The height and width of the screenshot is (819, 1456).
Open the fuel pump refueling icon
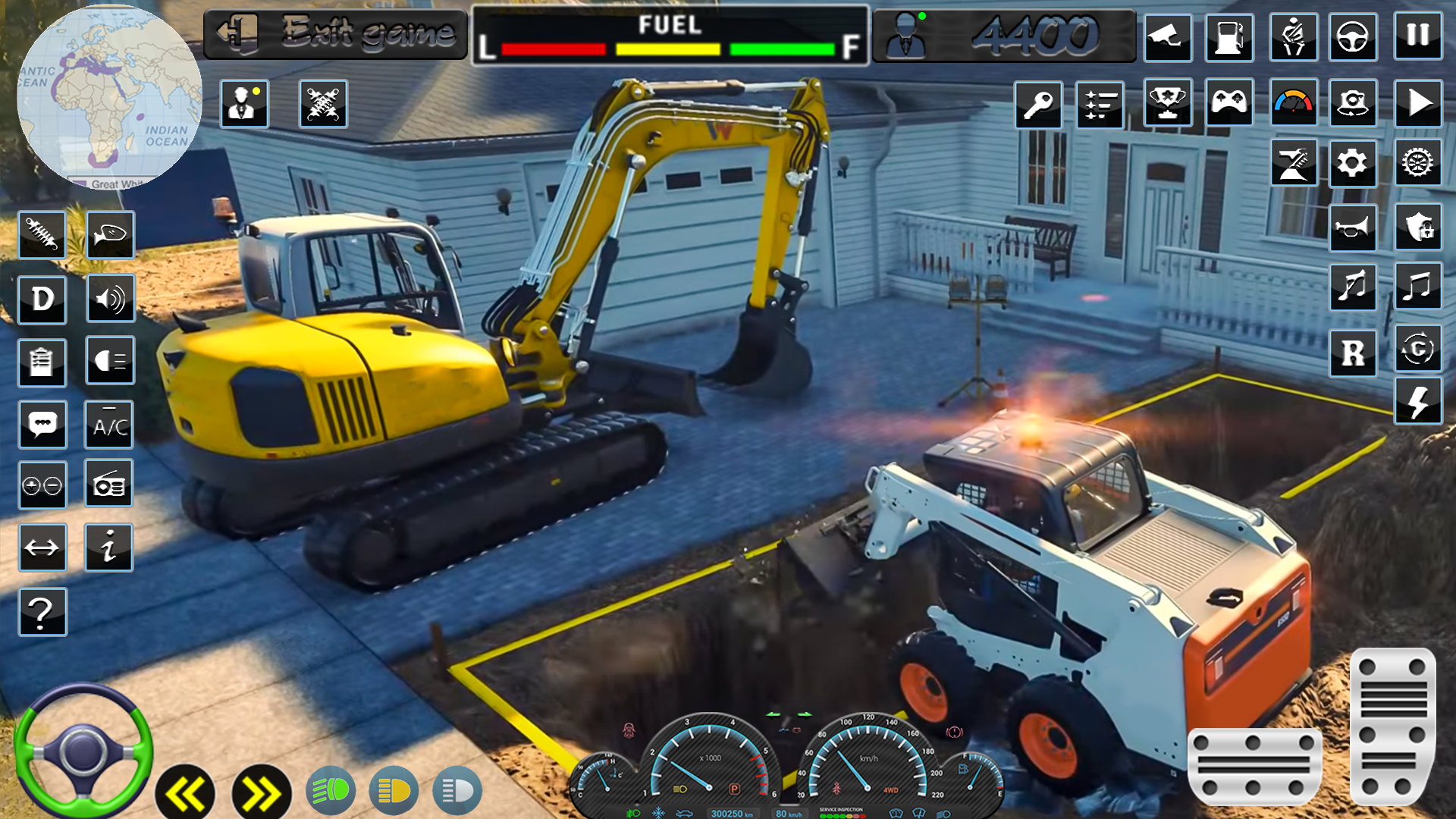tap(1230, 38)
